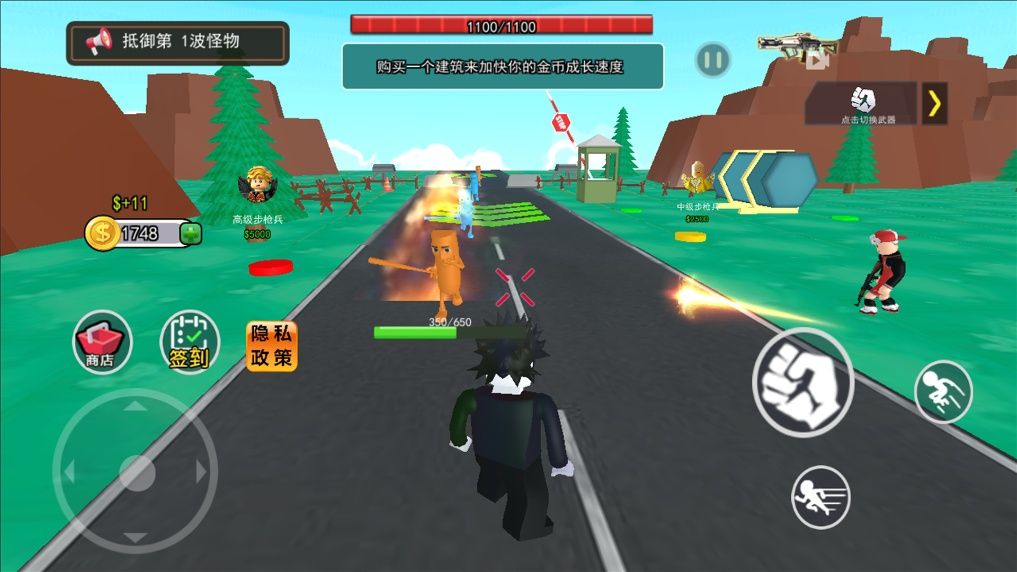The image size is (1017, 572).
Task: Open the 隐私政策 privacy policy
Action: click(272, 346)
